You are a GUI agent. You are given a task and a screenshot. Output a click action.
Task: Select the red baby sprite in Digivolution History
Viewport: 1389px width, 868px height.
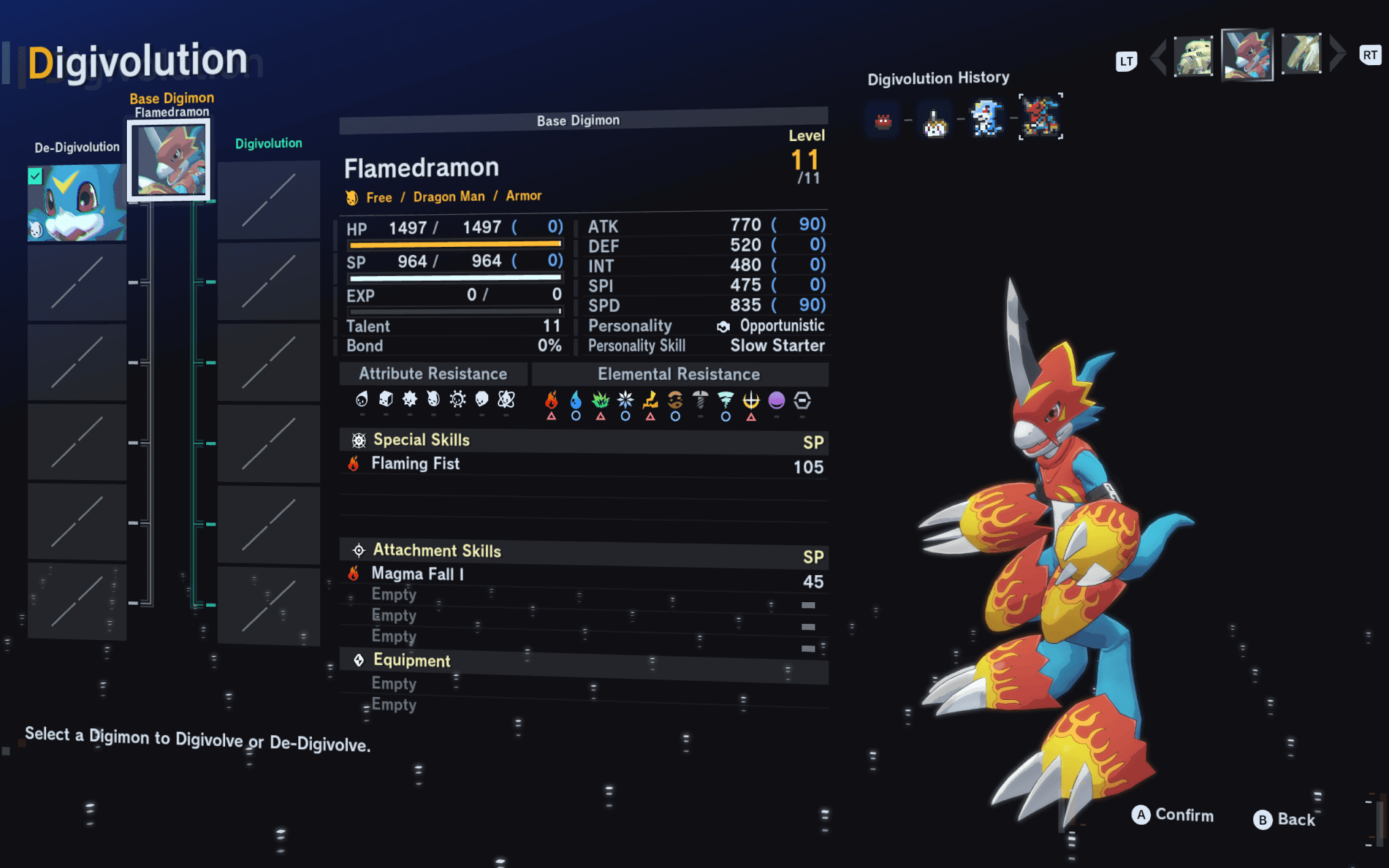(x=882, y=121)
